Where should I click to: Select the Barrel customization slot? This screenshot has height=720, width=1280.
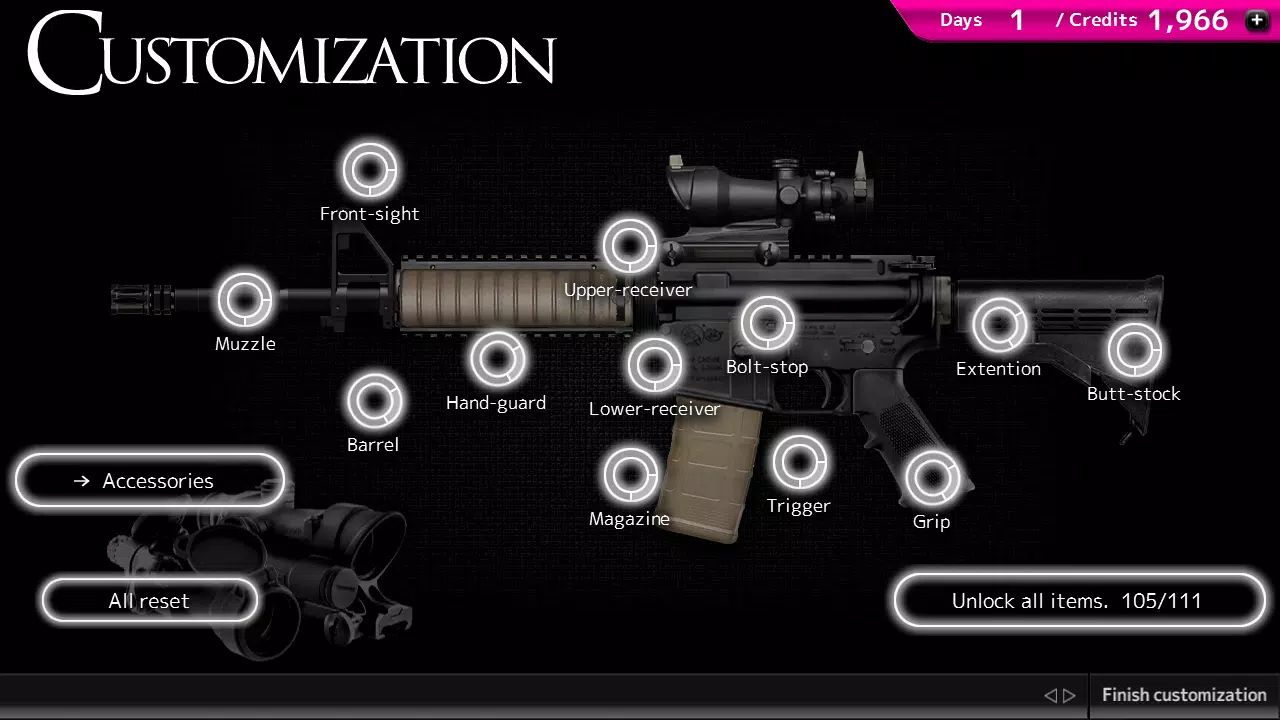(373, 400)
